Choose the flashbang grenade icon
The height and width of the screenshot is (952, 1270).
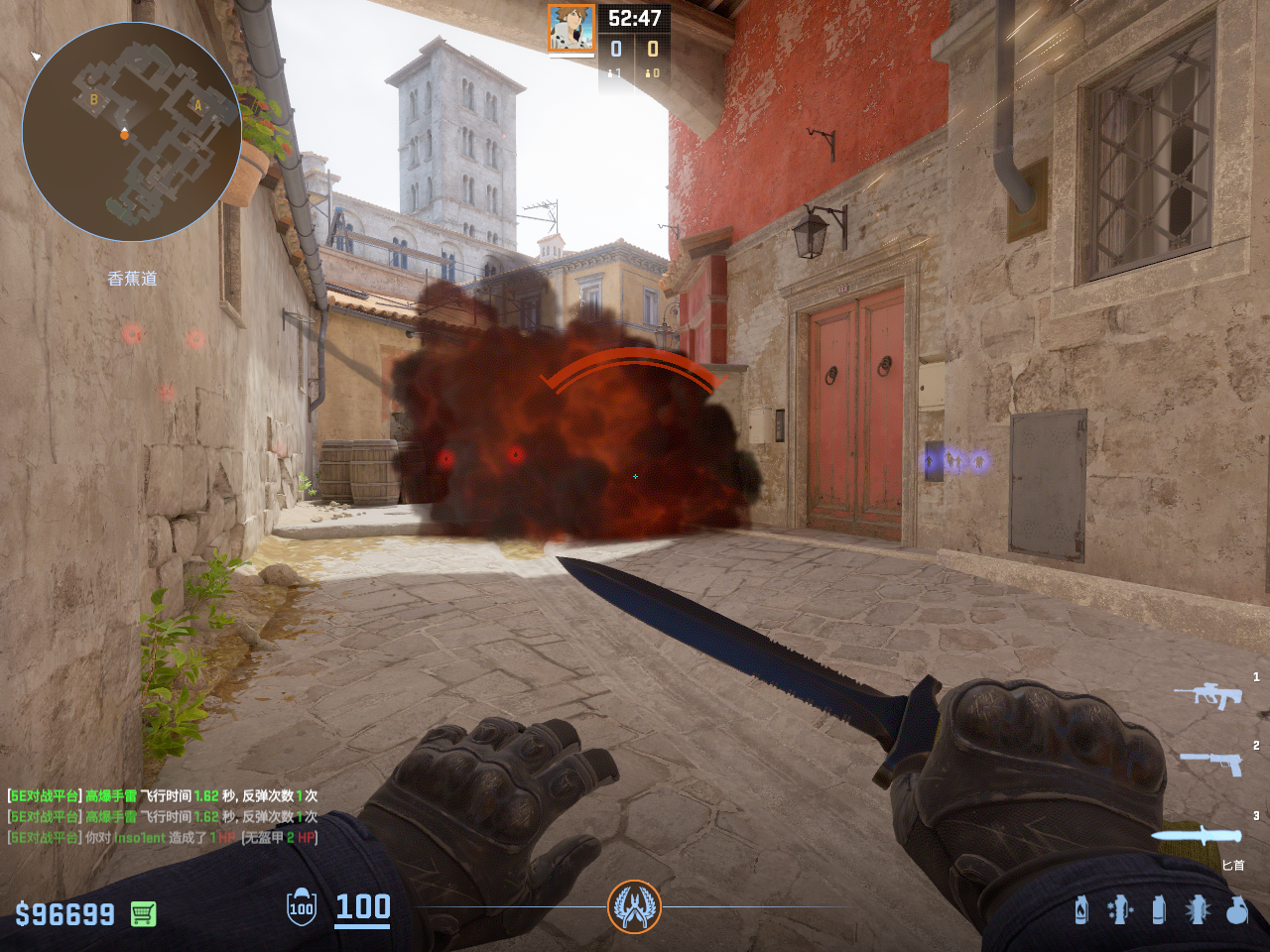point(1198,909)
